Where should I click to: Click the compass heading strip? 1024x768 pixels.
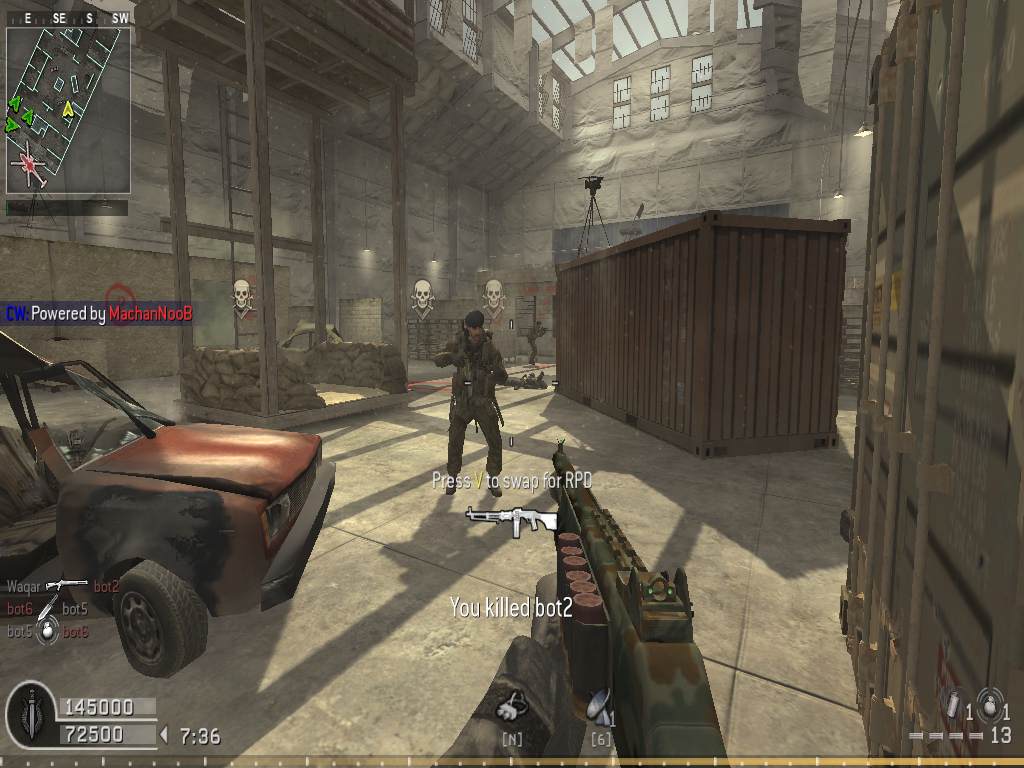[68, 18]
